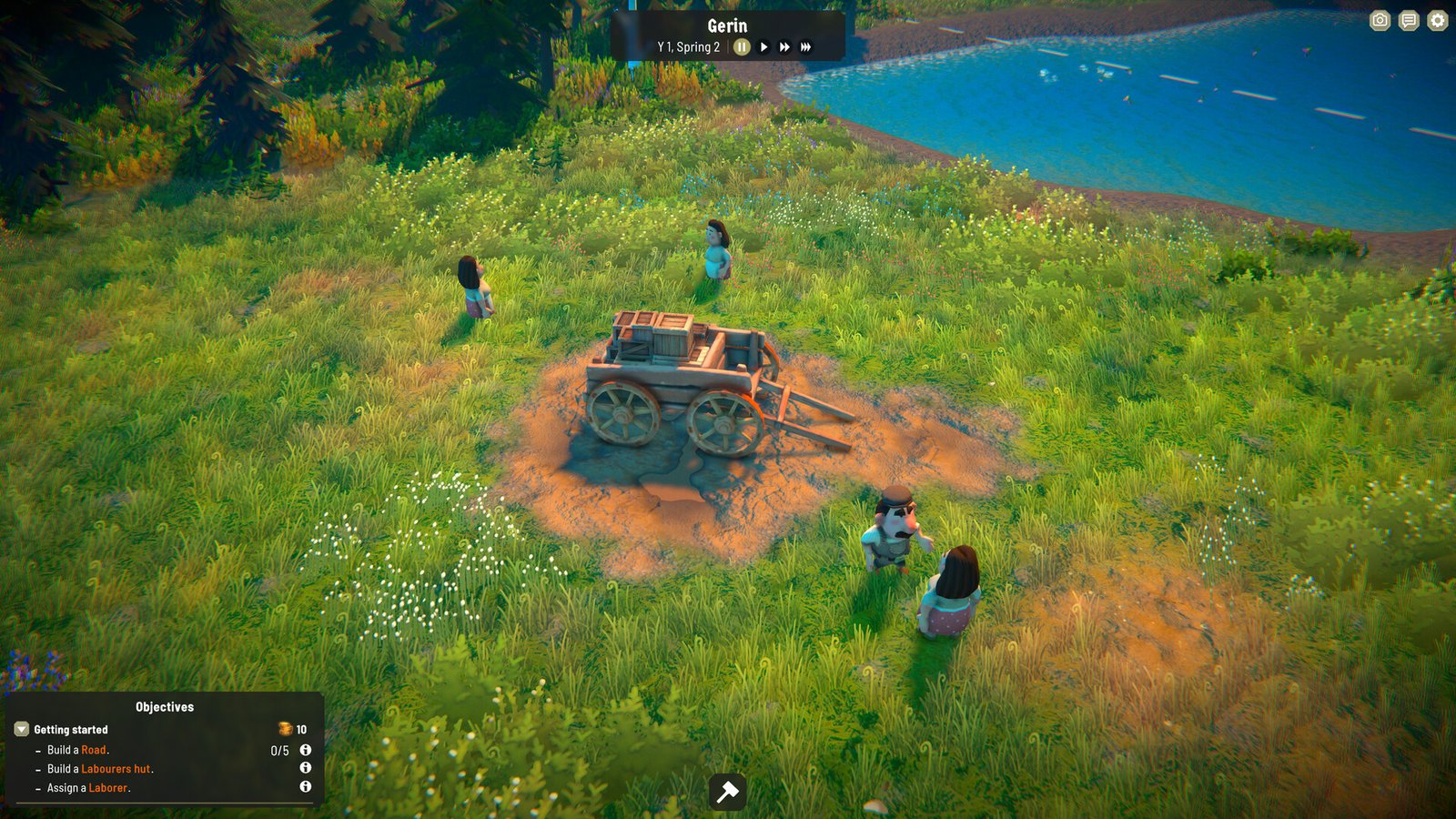Open the camera screenshot mode
This screenshot has height=819, width=1456.
point(1380,21)
